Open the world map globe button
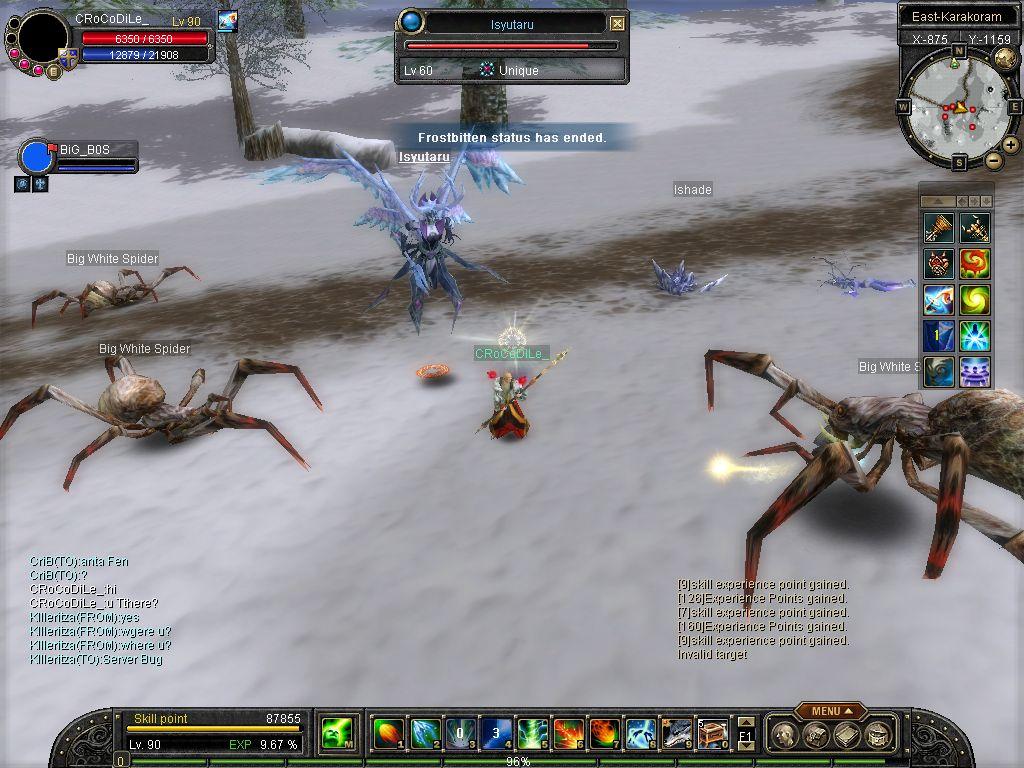 pyautogui.click(x=1004, y=59)
